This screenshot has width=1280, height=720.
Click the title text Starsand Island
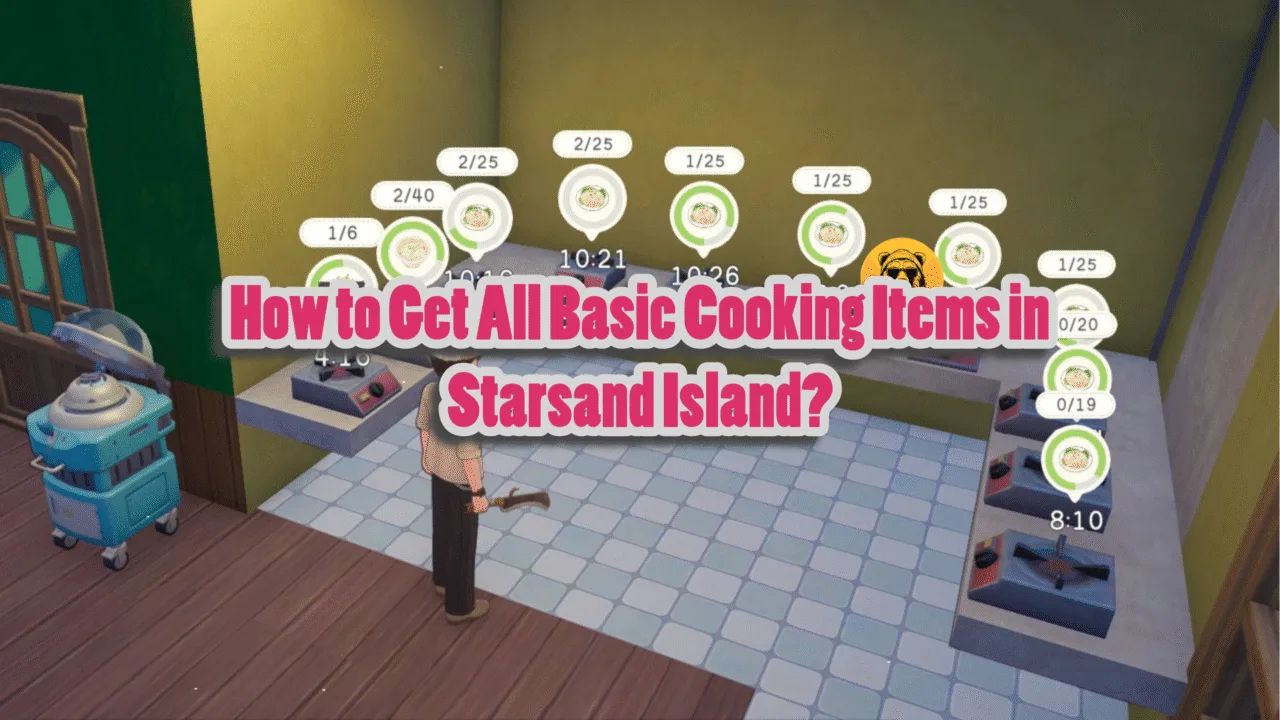(x=640, y=393)
